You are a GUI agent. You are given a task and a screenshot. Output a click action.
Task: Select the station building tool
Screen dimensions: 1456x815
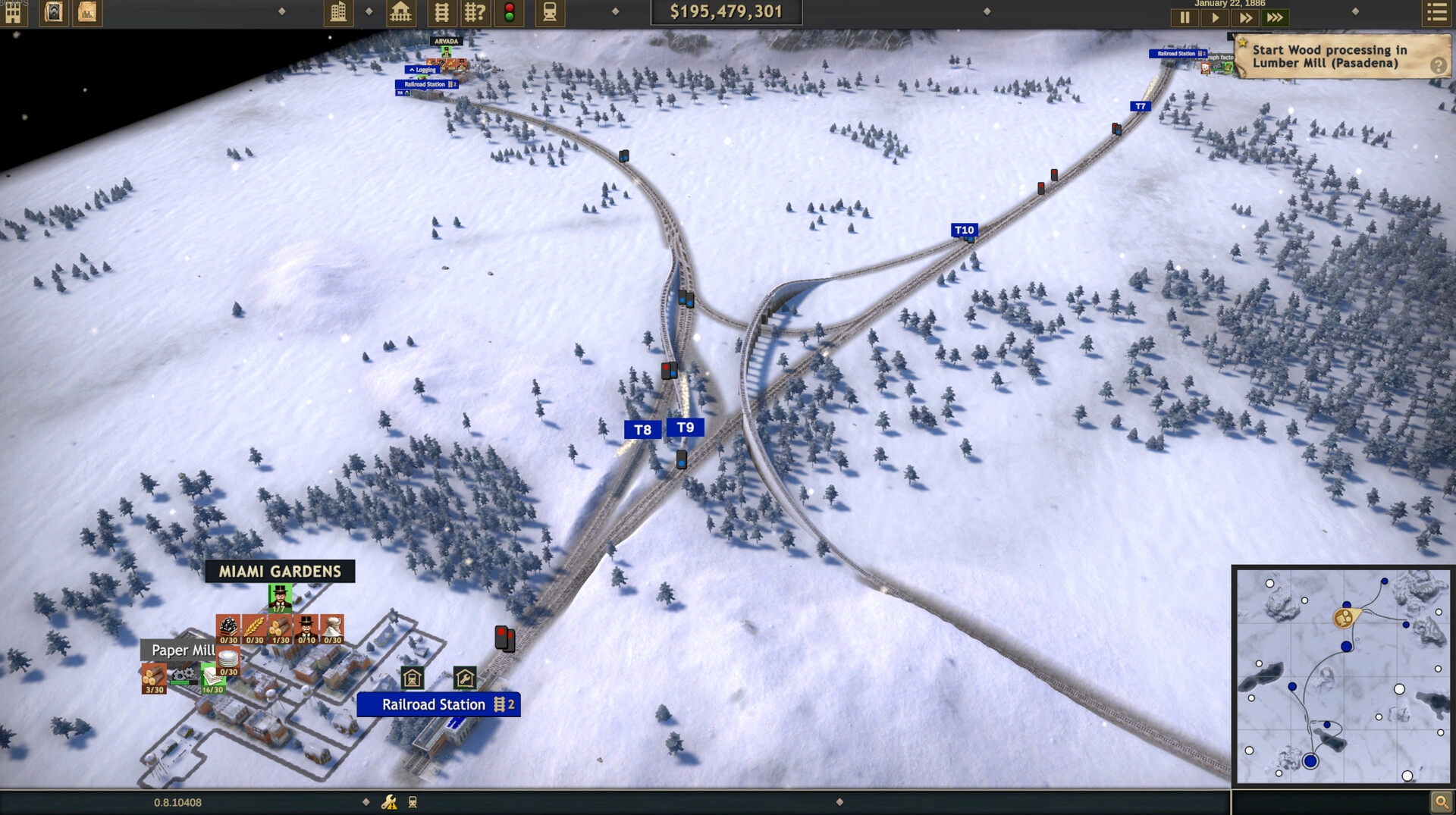[x=400, y=12]
